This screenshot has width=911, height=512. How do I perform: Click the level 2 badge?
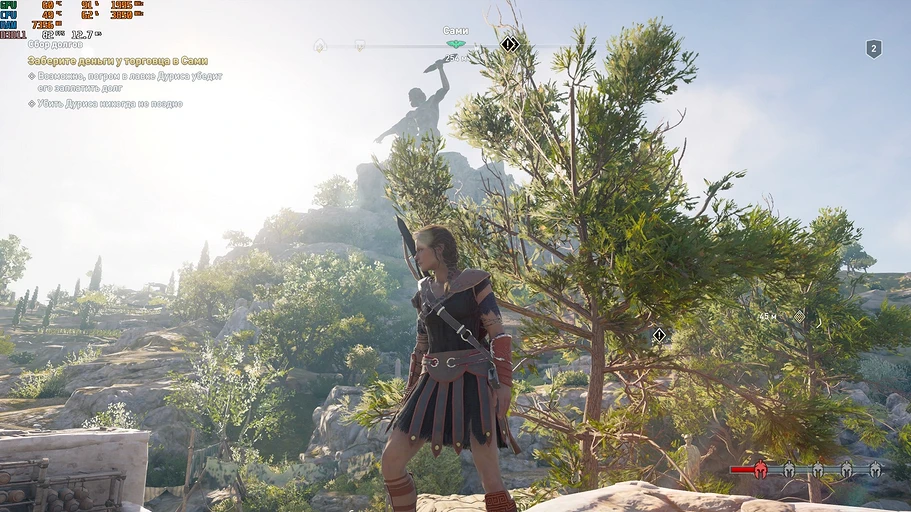pyautogui.click(x=873, y=48)
